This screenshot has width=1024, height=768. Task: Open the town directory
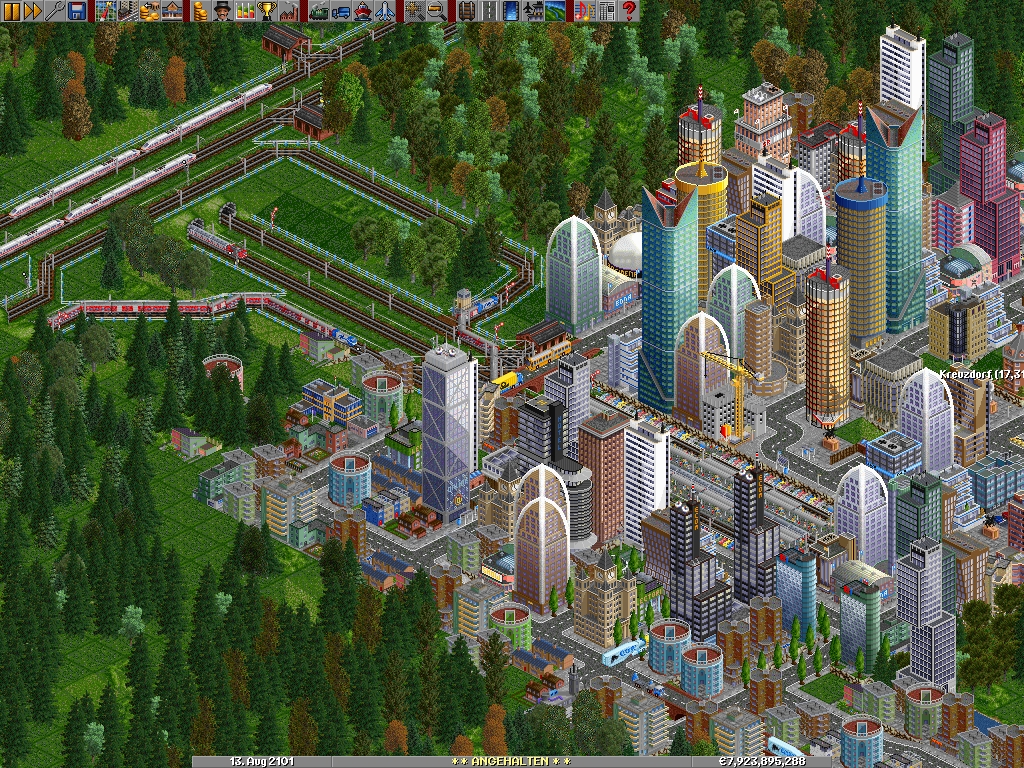(x=129, y=11)
